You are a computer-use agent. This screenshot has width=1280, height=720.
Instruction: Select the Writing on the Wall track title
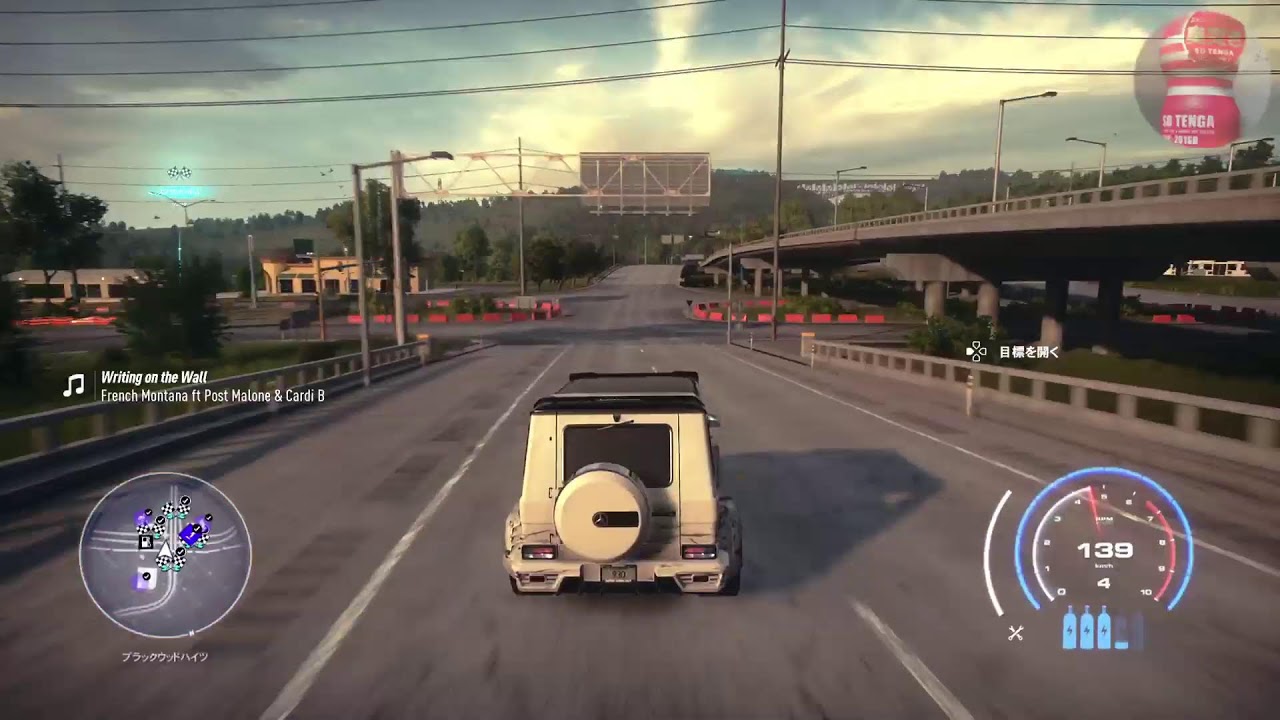point(154,377)
